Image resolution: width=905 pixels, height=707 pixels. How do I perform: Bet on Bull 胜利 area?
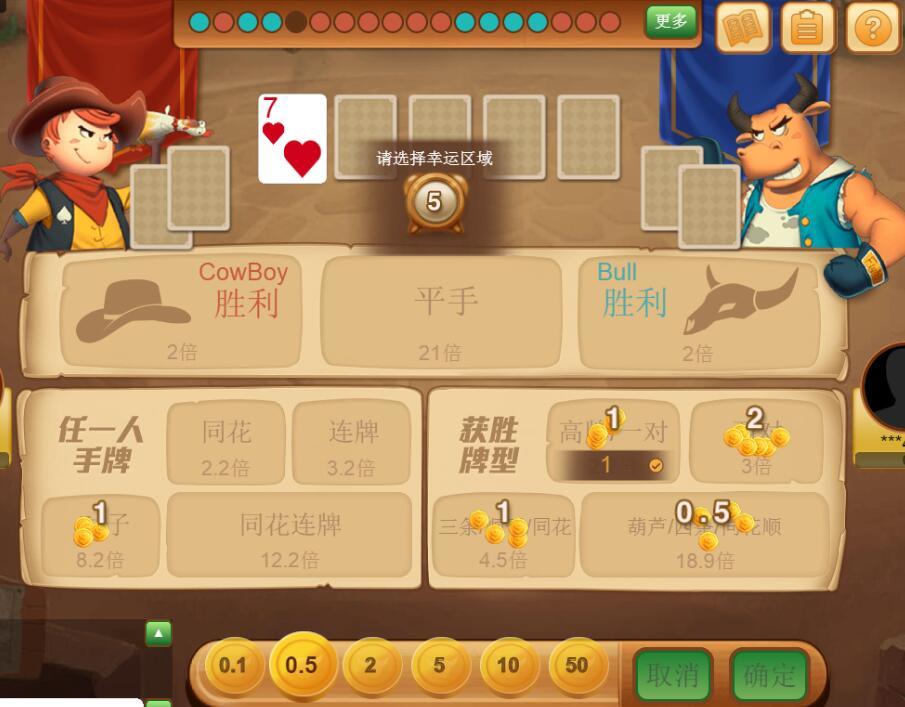pyautogui.click(x=699, y=312)
